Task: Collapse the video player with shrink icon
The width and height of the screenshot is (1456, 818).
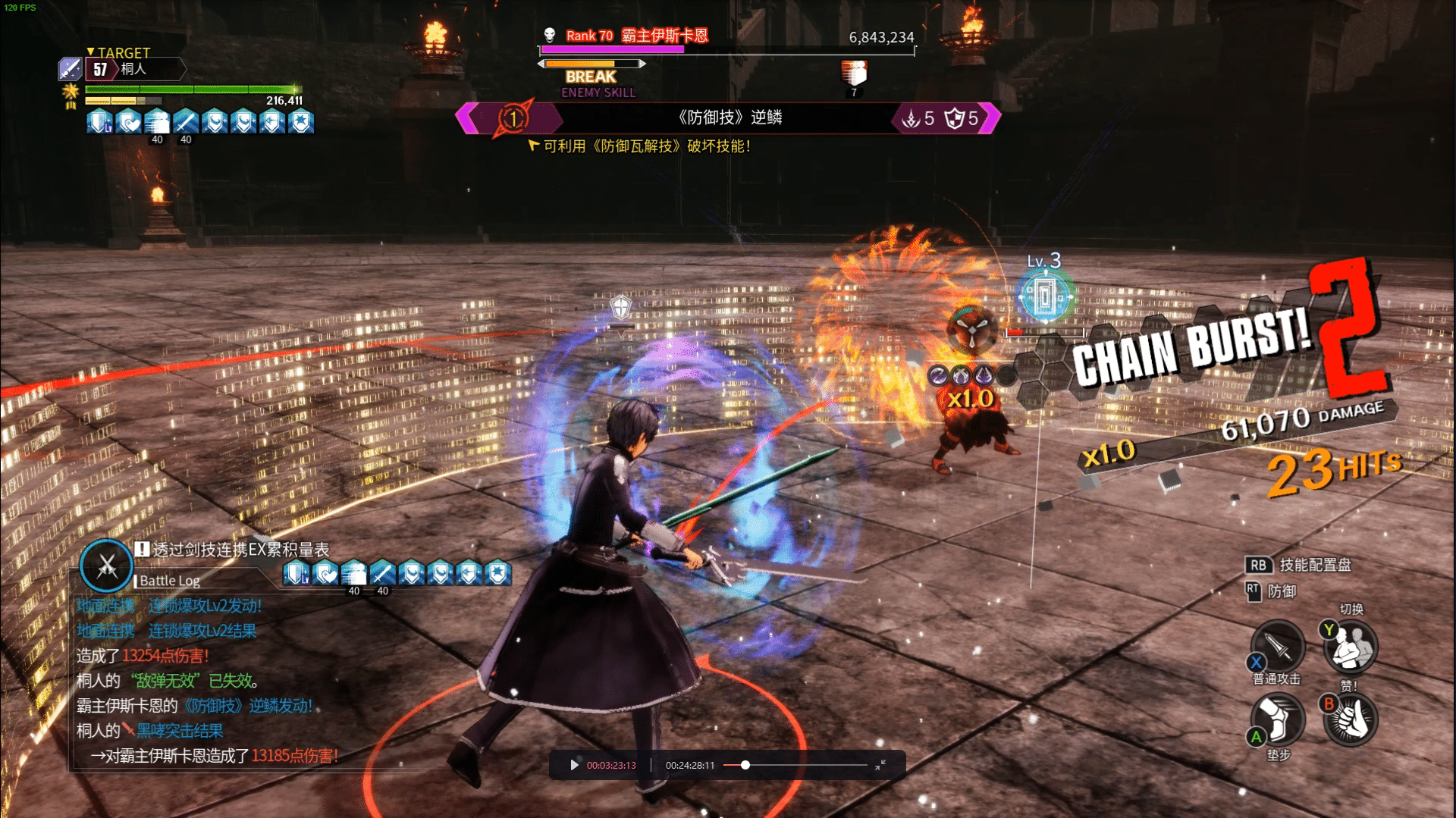Action: tap(880, 765)
